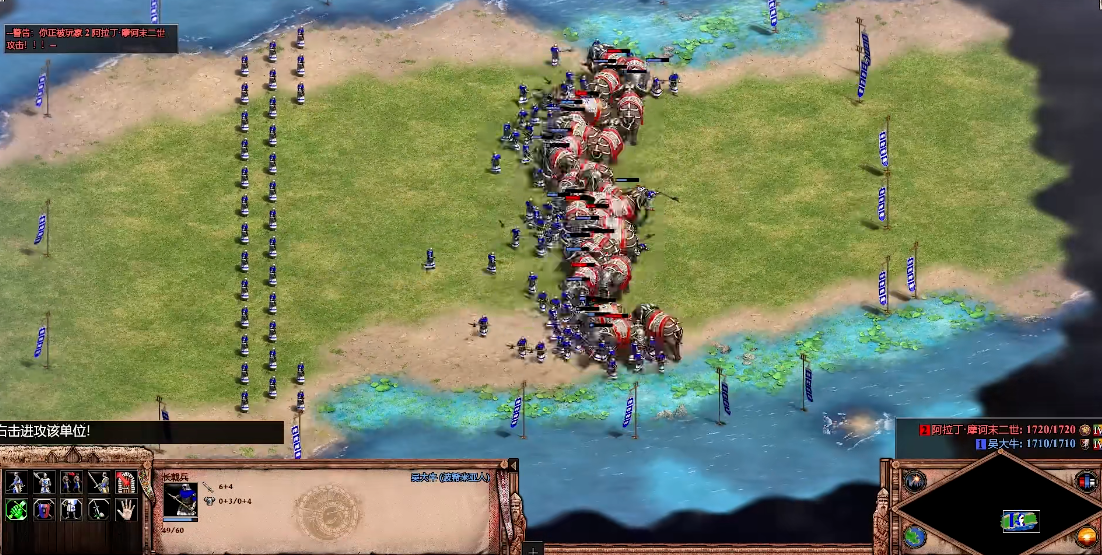
Task: Activate the flare signal button beside minimap
Action: click(x=915, y=480)
